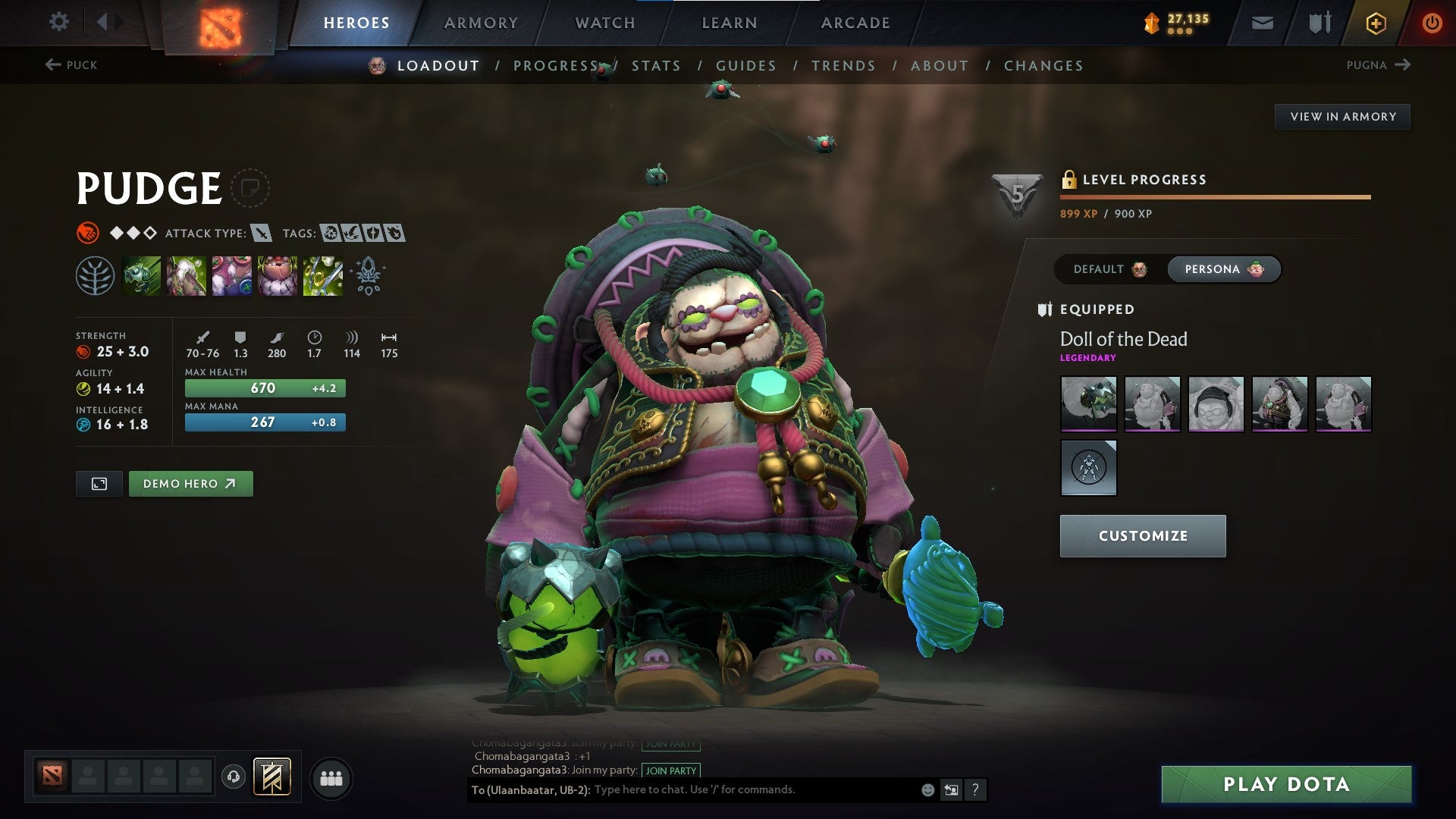1456x819 pixels.
Task: Open the Watch tab
Action: [x=605, y=23]
